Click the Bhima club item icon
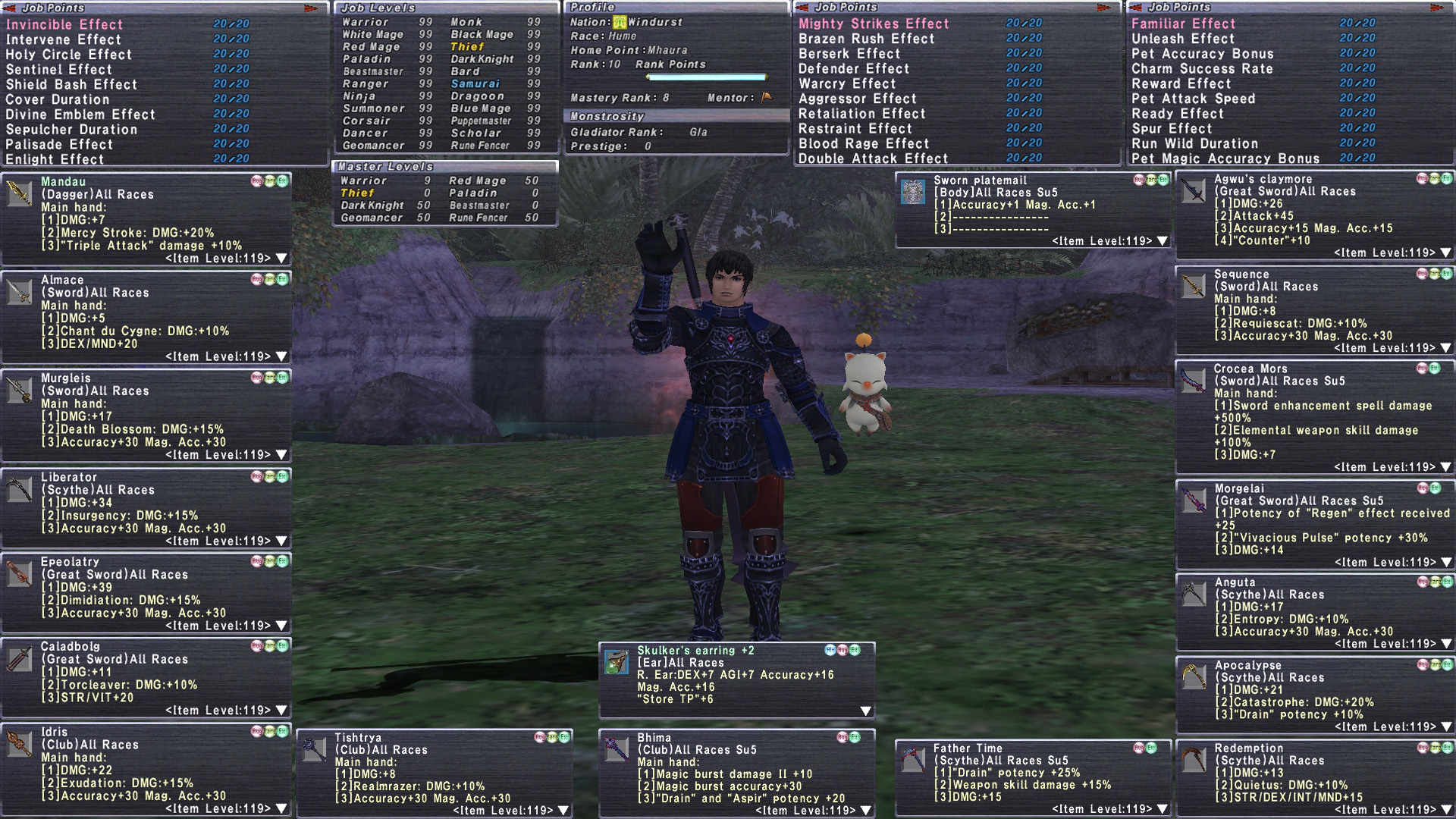The image size is (1456, 819). point(616,749)
